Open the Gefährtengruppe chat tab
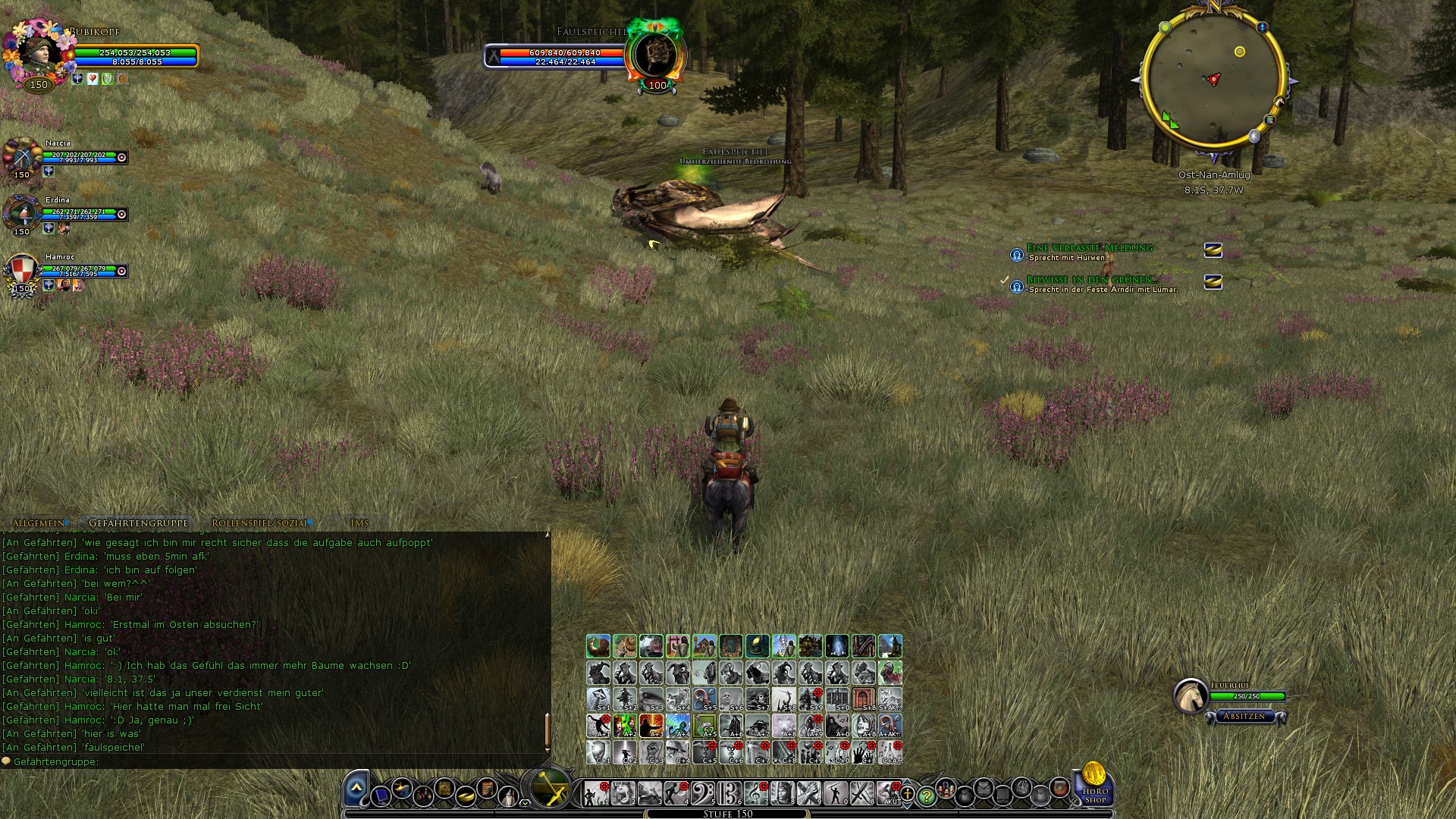 coord(138,522)
